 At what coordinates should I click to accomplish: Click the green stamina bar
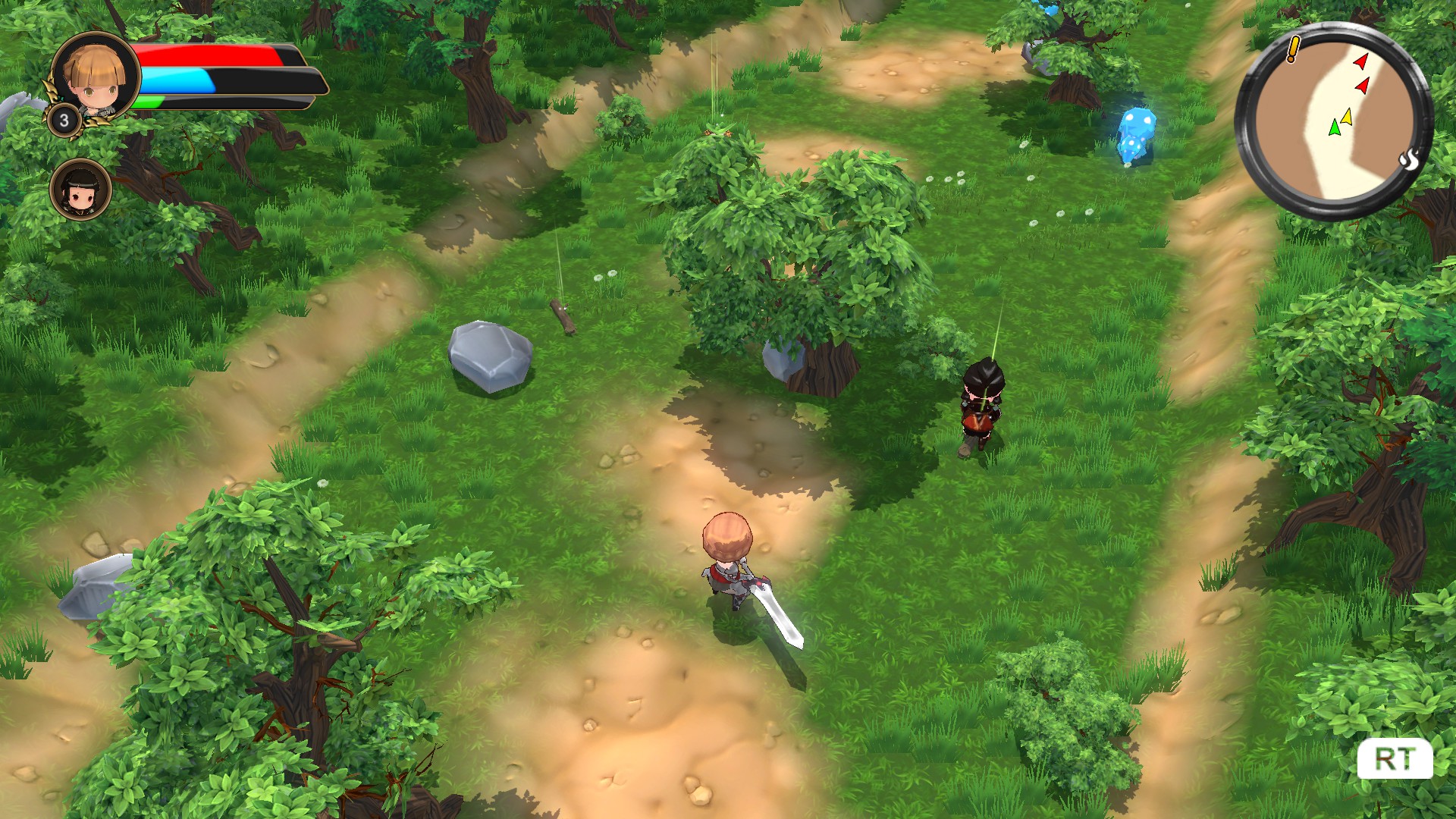(x=149, y=102)
